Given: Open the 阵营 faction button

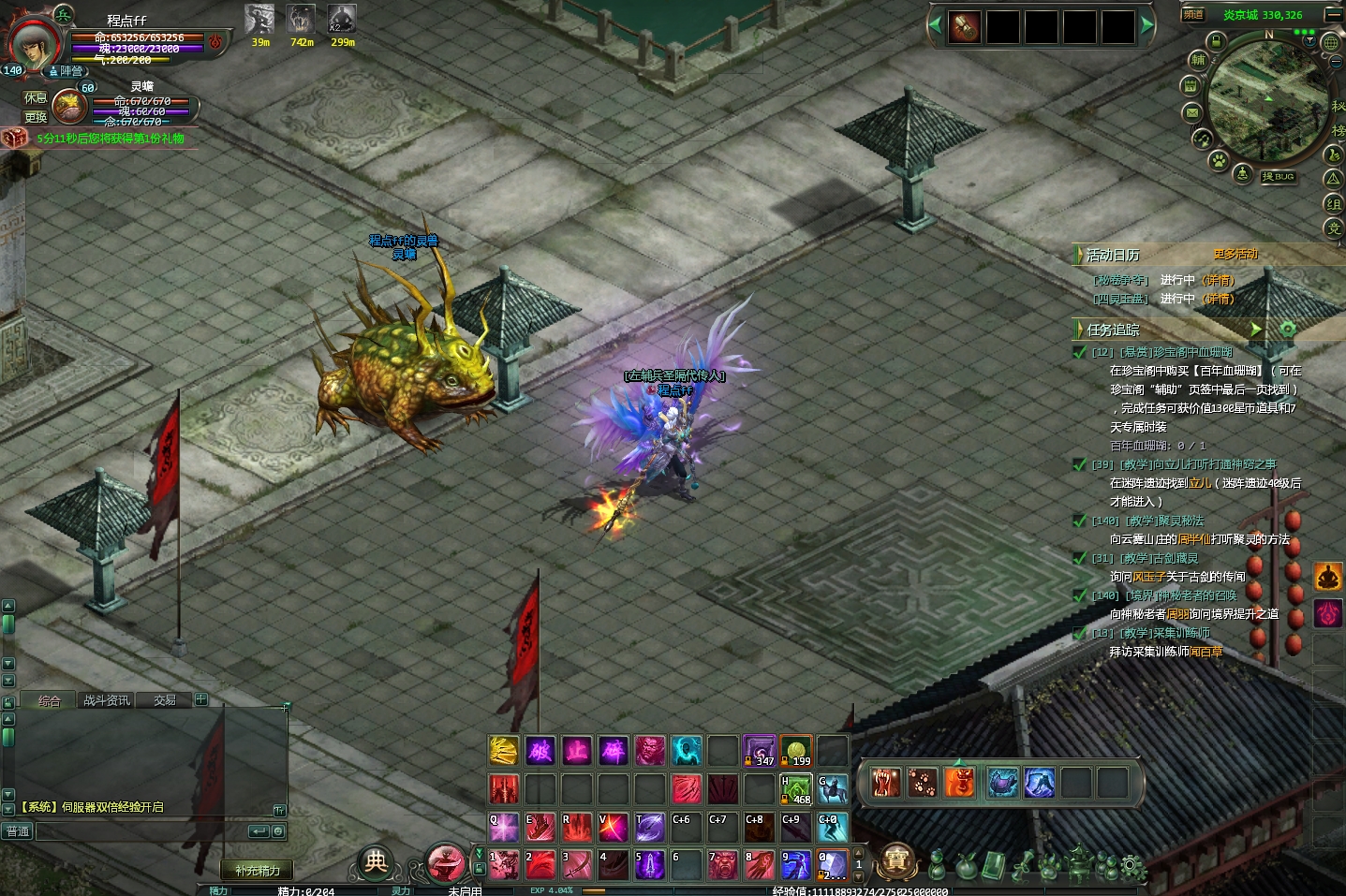Looking at the screenshot, I should (x=67, y=71).
